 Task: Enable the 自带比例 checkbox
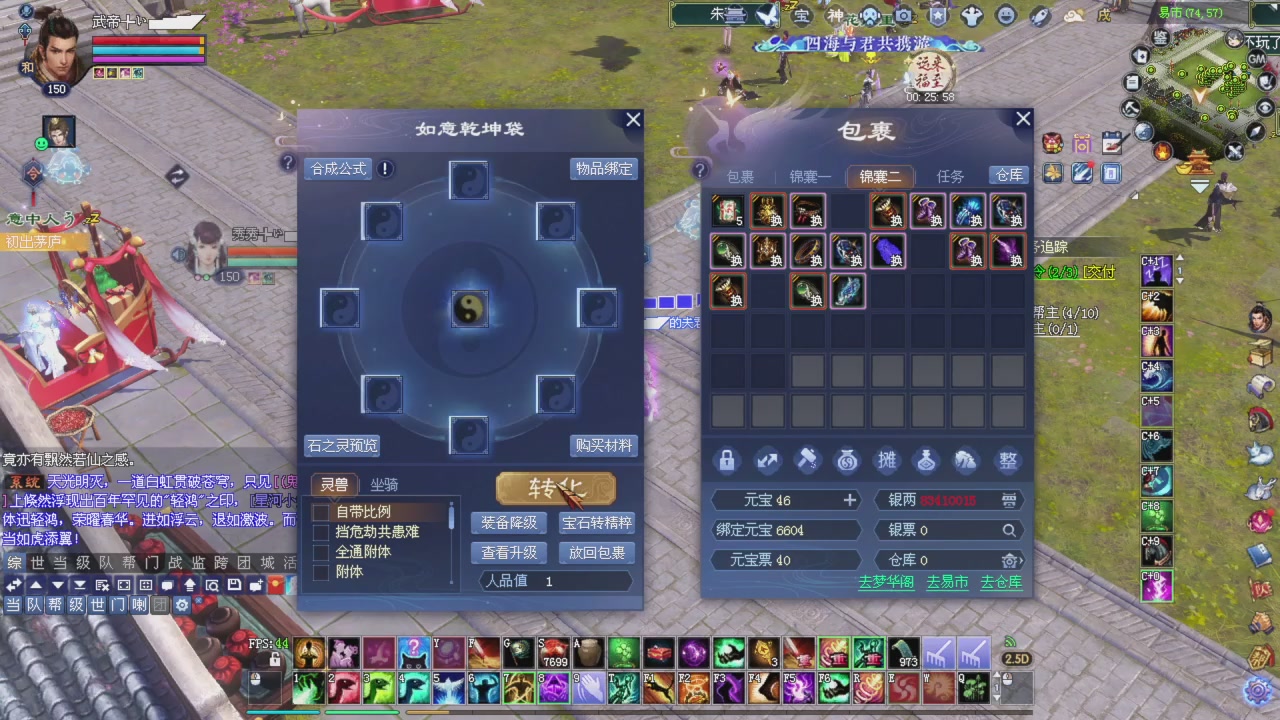click(x=321, y=511)
